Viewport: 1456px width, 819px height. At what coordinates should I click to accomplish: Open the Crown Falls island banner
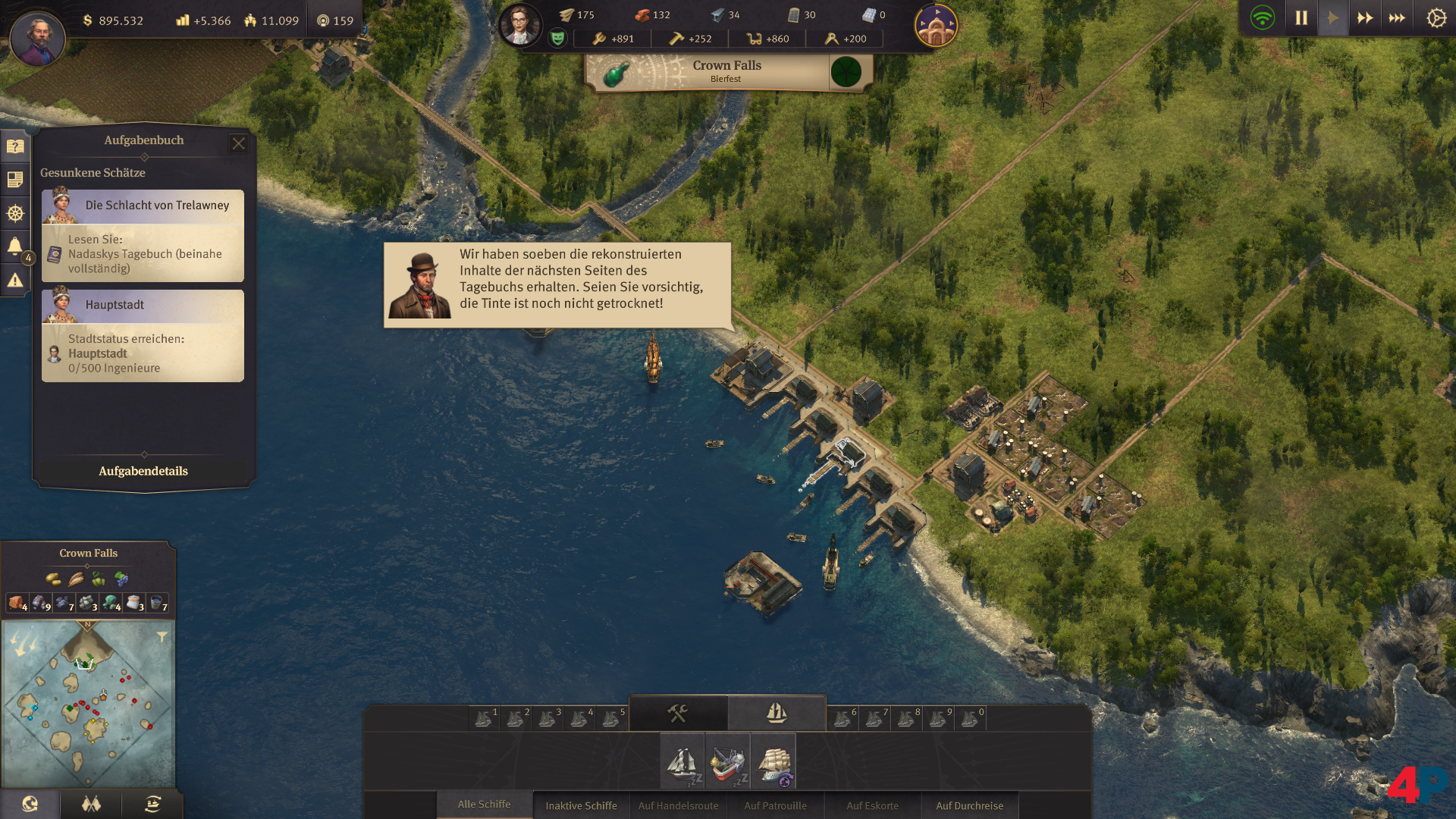pyautogui.click(x=726, y=71)
